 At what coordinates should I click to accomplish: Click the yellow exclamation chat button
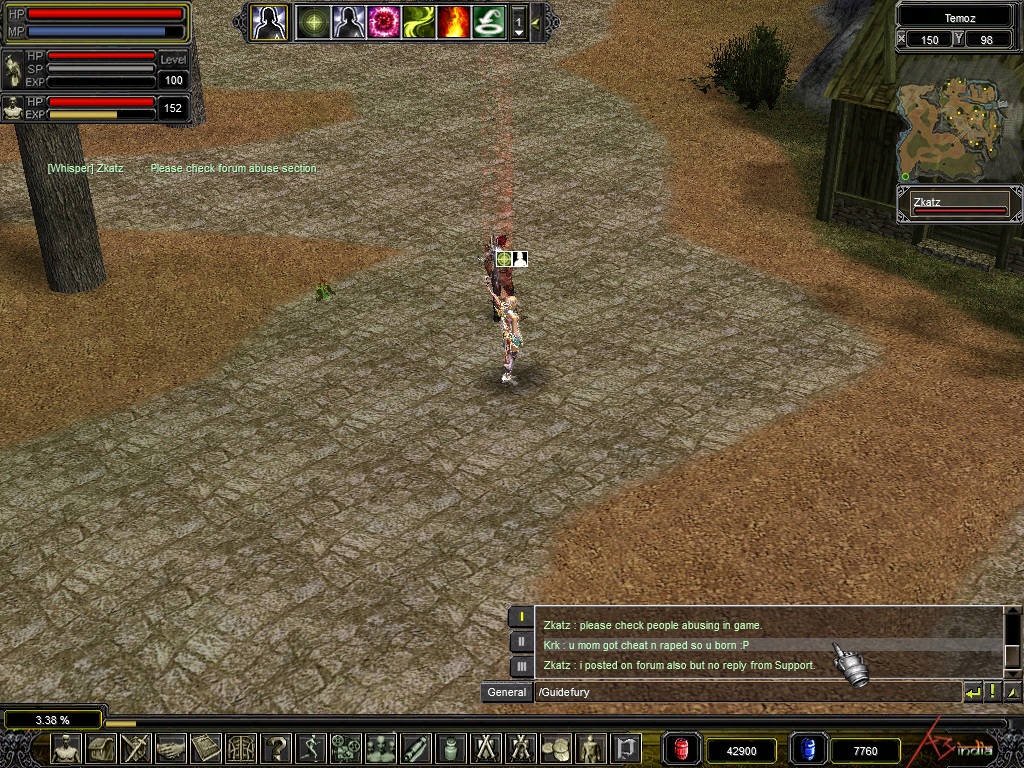pyautogui.click(x=993, y=692)
